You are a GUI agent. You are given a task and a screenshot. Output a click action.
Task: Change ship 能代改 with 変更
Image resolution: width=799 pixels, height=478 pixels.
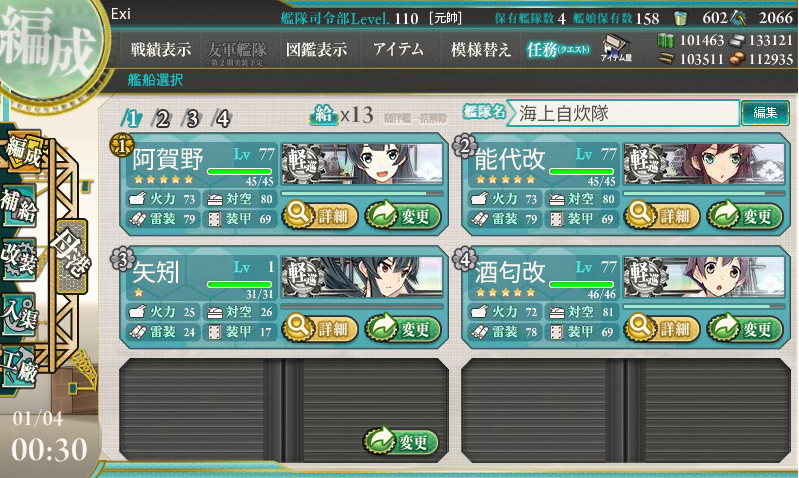(x=744, y=214)
